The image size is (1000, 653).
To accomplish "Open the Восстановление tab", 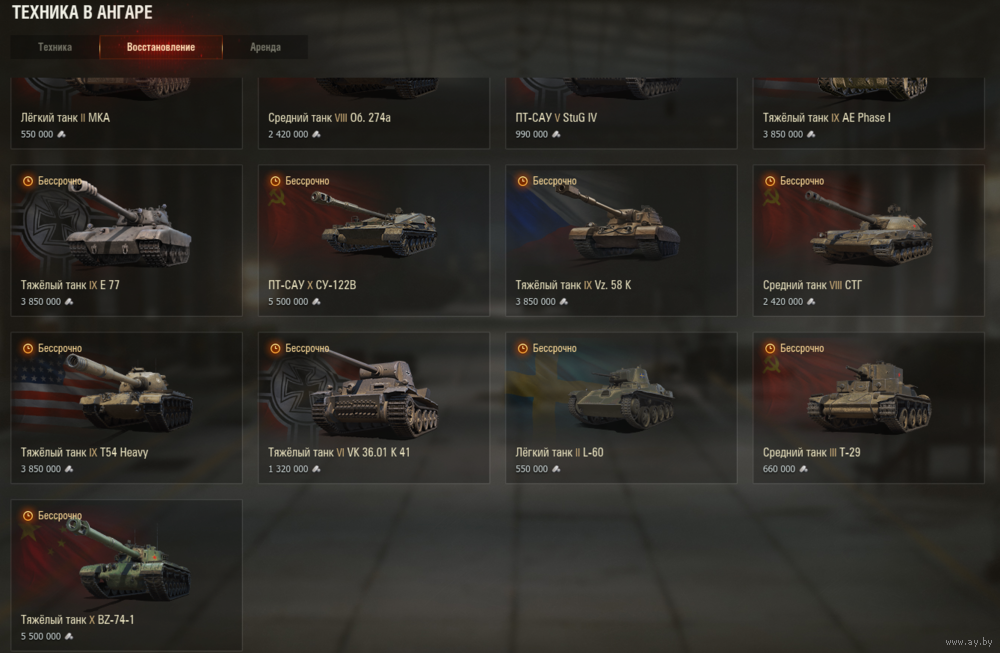I will [160, 47].
